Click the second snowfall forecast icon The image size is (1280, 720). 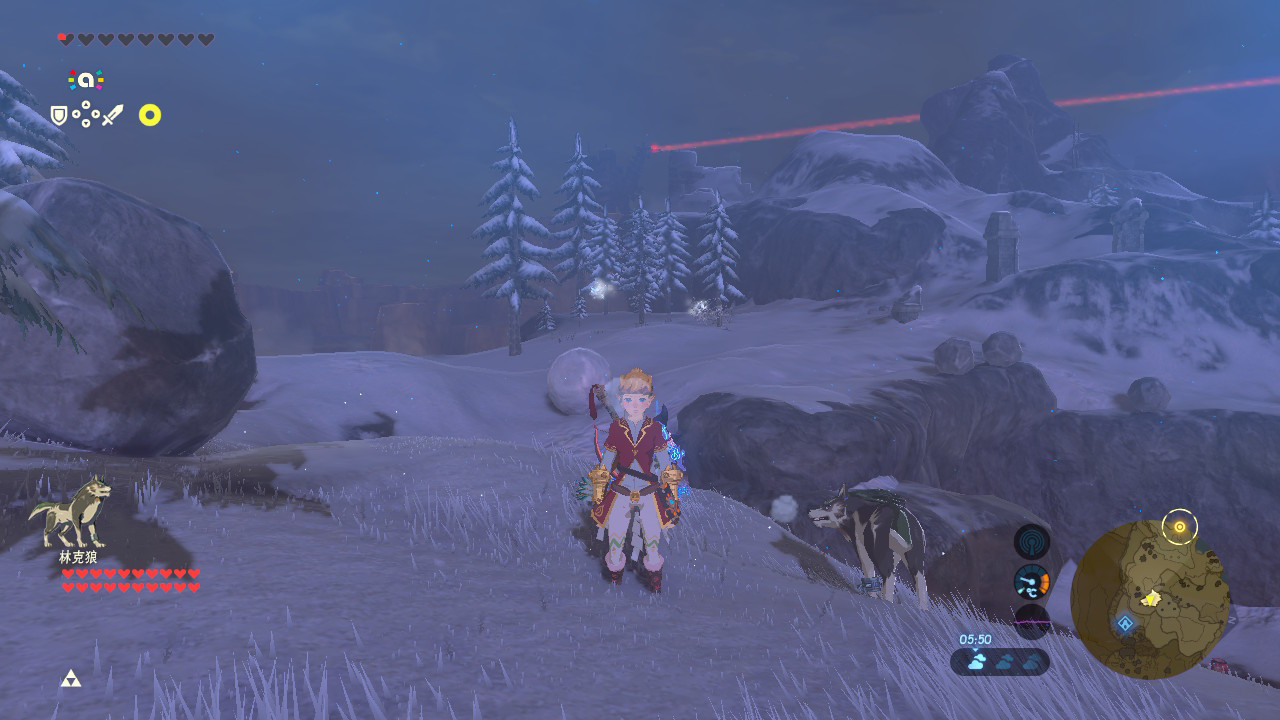[x=1004, y=660]
